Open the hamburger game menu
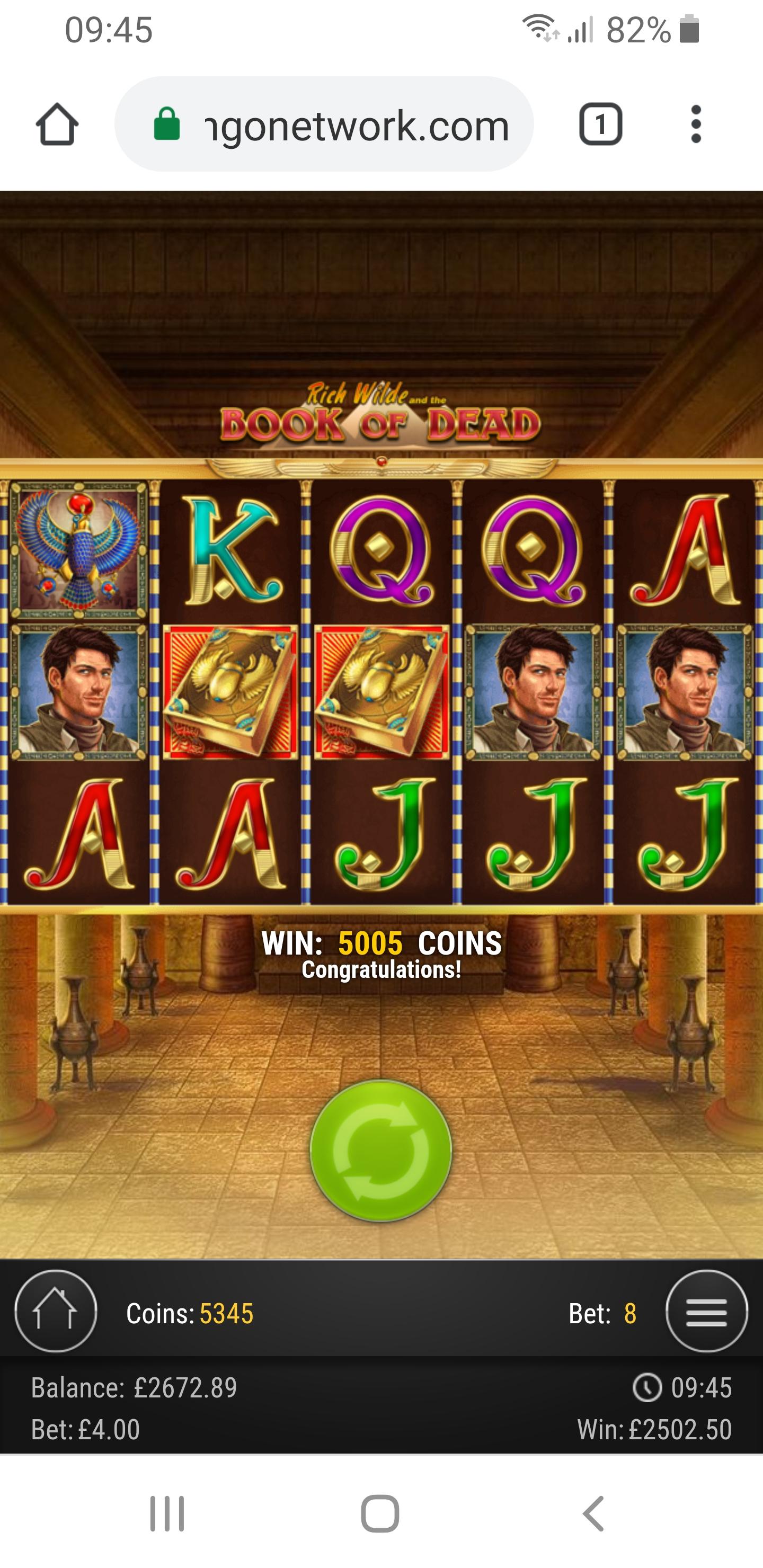 (x=706, y=1312)
